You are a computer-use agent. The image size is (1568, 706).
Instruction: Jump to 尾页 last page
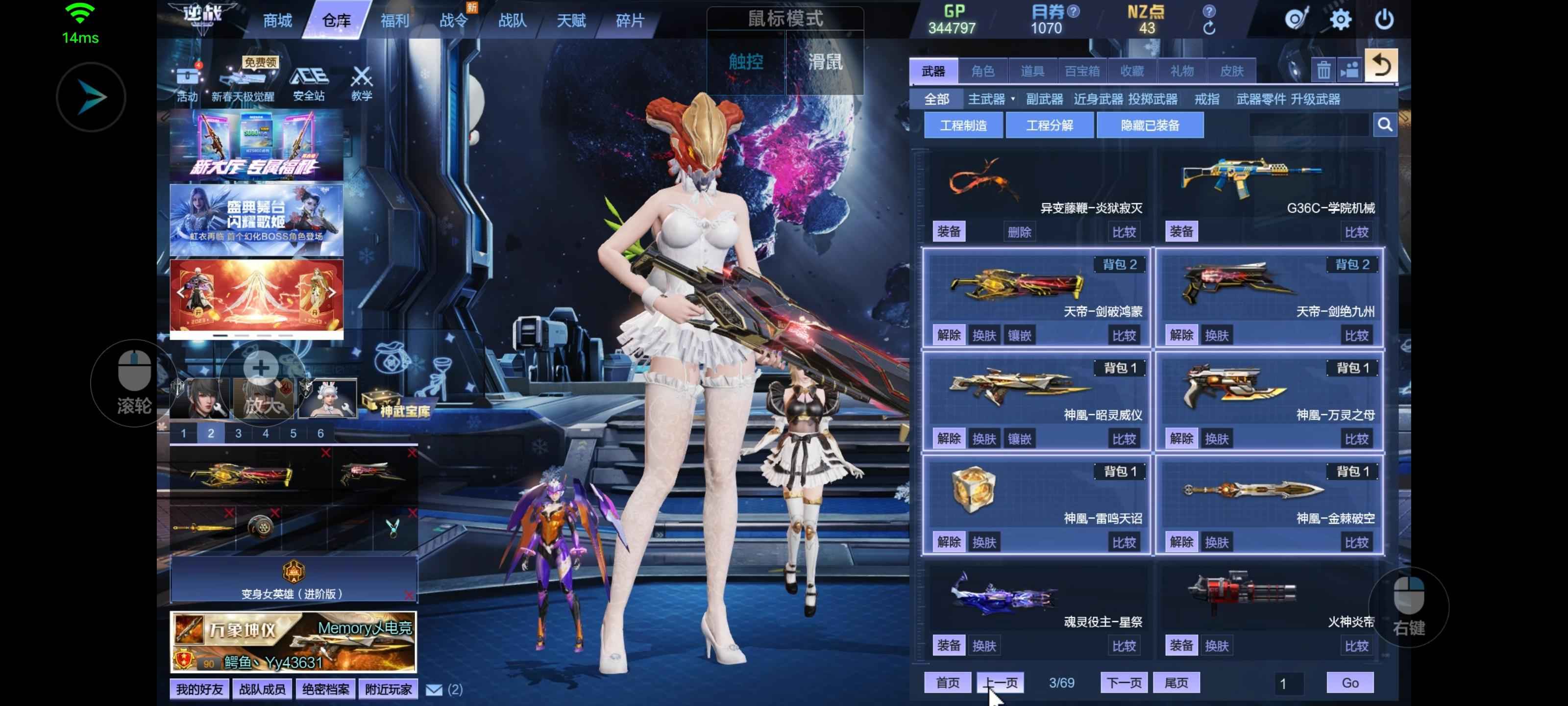tap(1176, 683)
